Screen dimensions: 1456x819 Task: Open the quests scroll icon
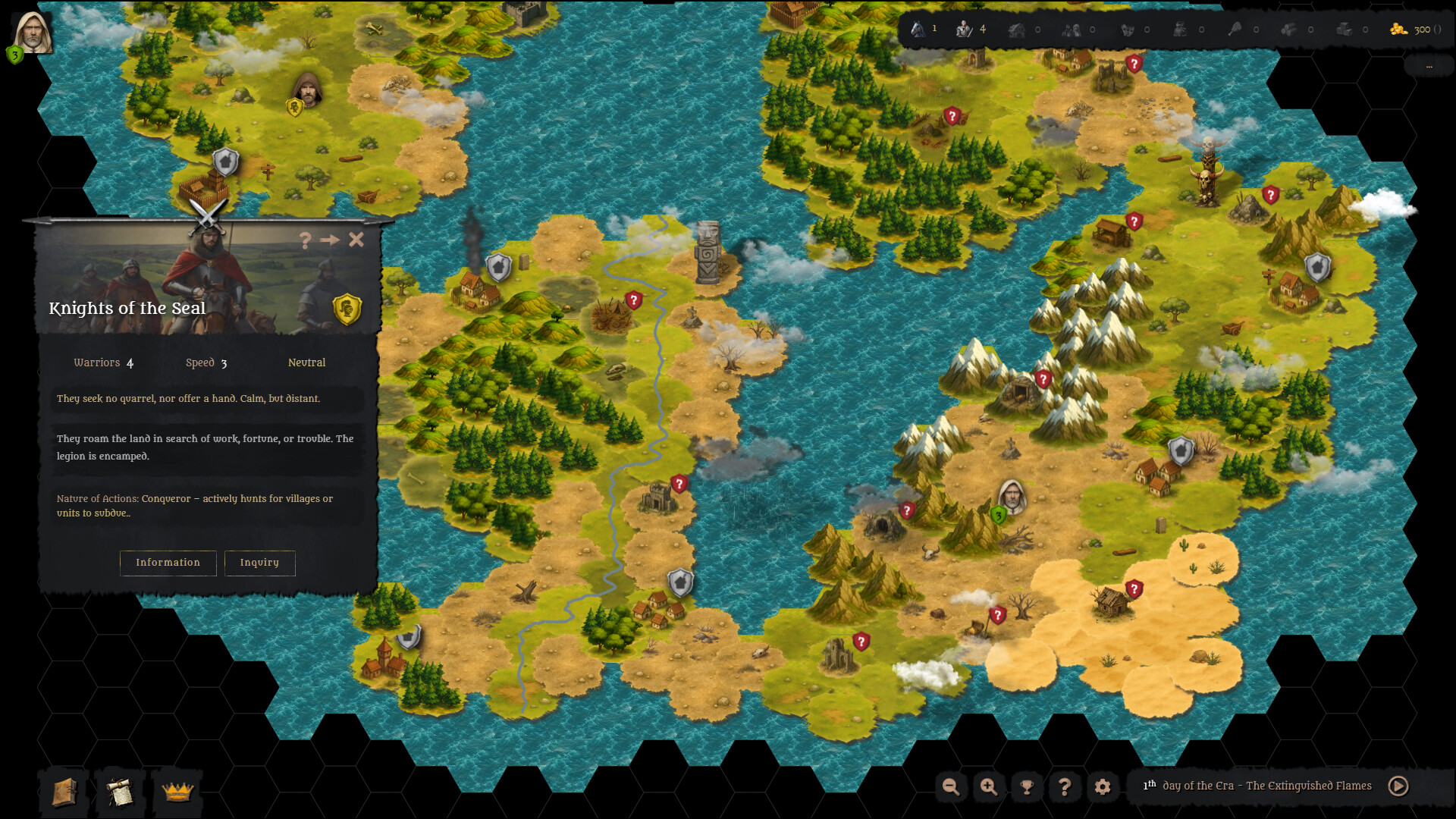[x=120, y=792]
